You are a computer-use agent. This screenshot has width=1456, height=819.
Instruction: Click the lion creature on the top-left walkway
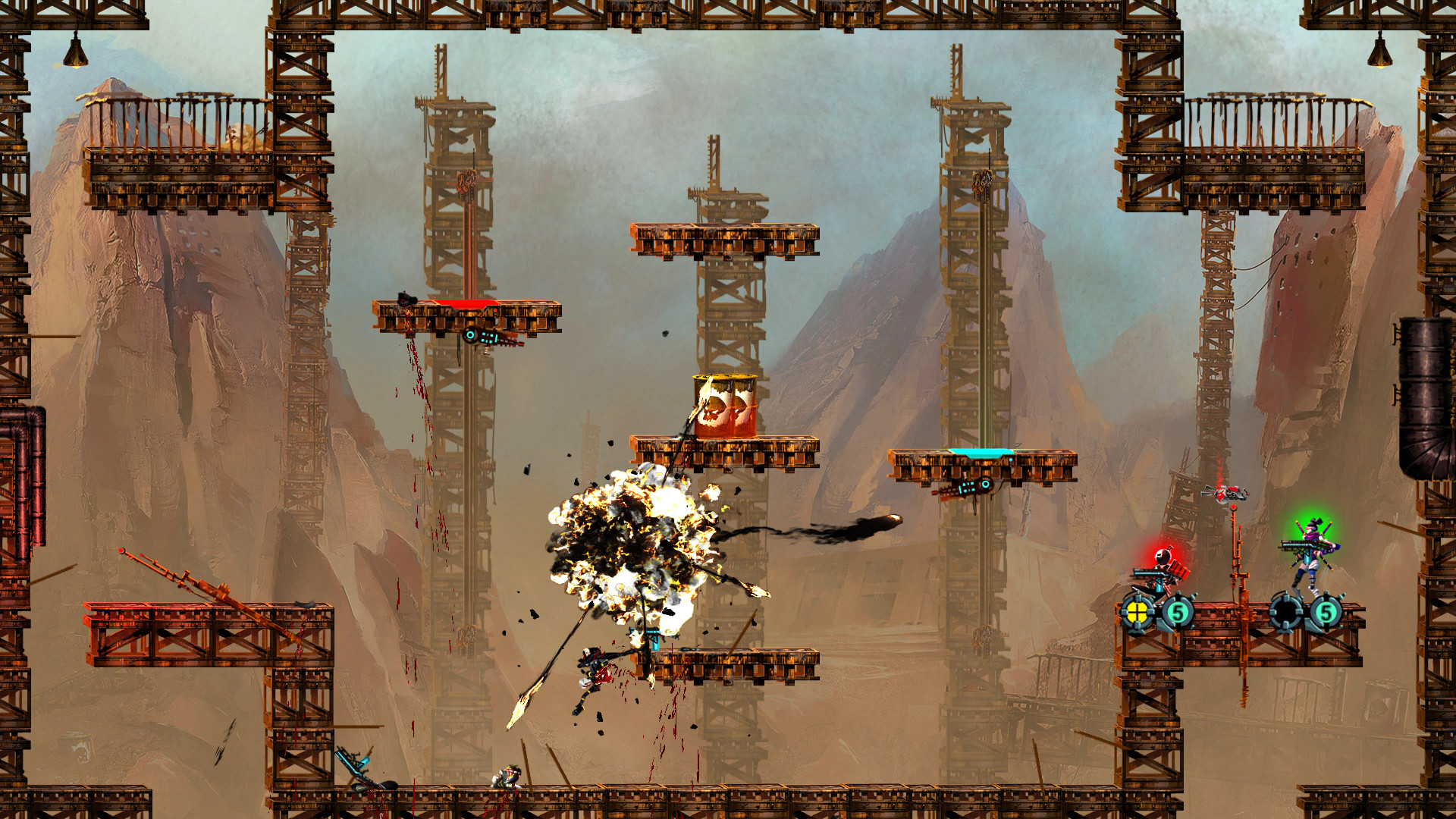point(241,135)
